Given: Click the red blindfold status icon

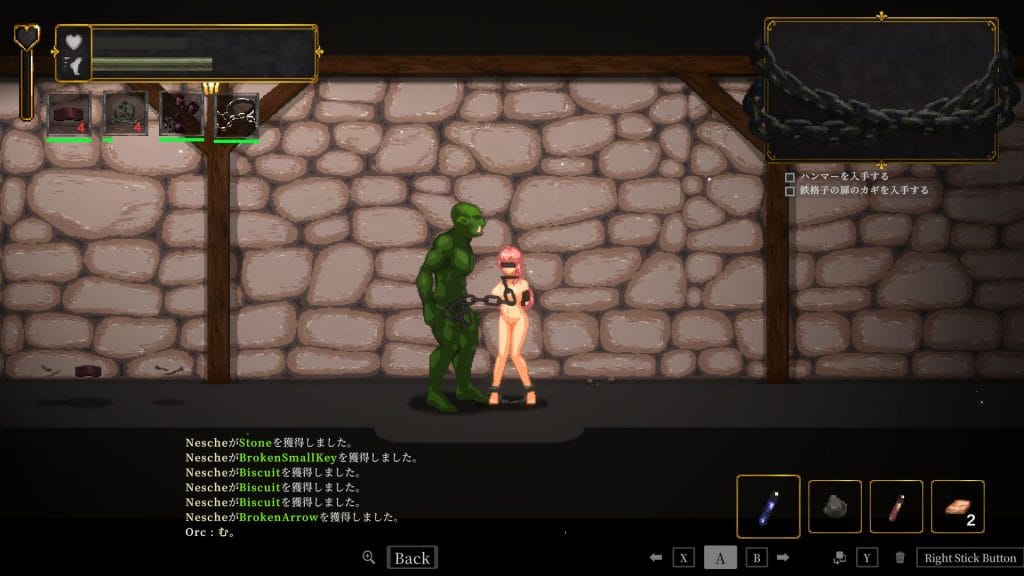Looking at the screenshot, I should [69, 113].
